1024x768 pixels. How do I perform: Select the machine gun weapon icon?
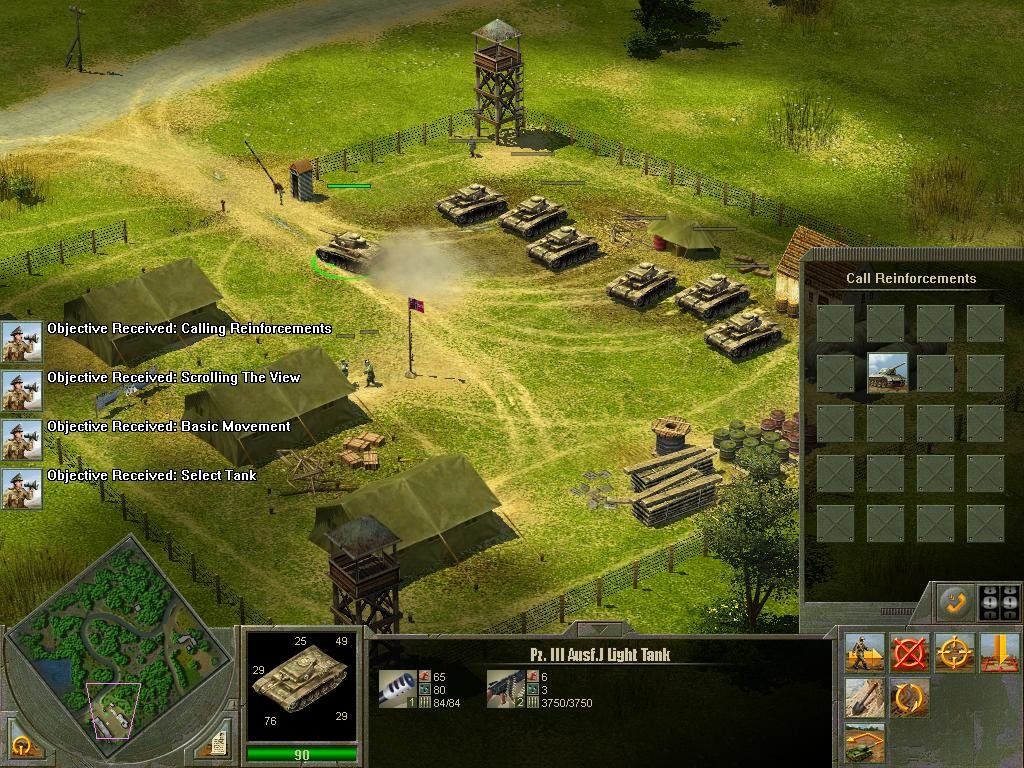point(505,688)
